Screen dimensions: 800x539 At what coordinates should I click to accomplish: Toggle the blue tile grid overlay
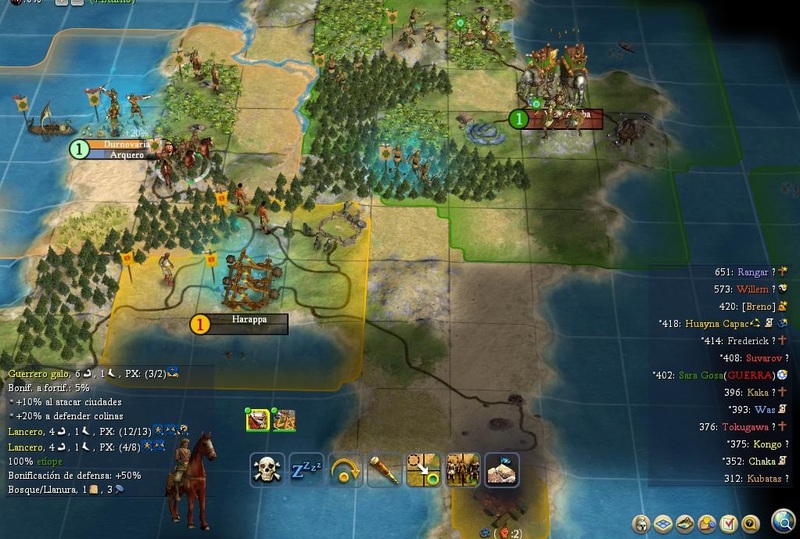663,522
